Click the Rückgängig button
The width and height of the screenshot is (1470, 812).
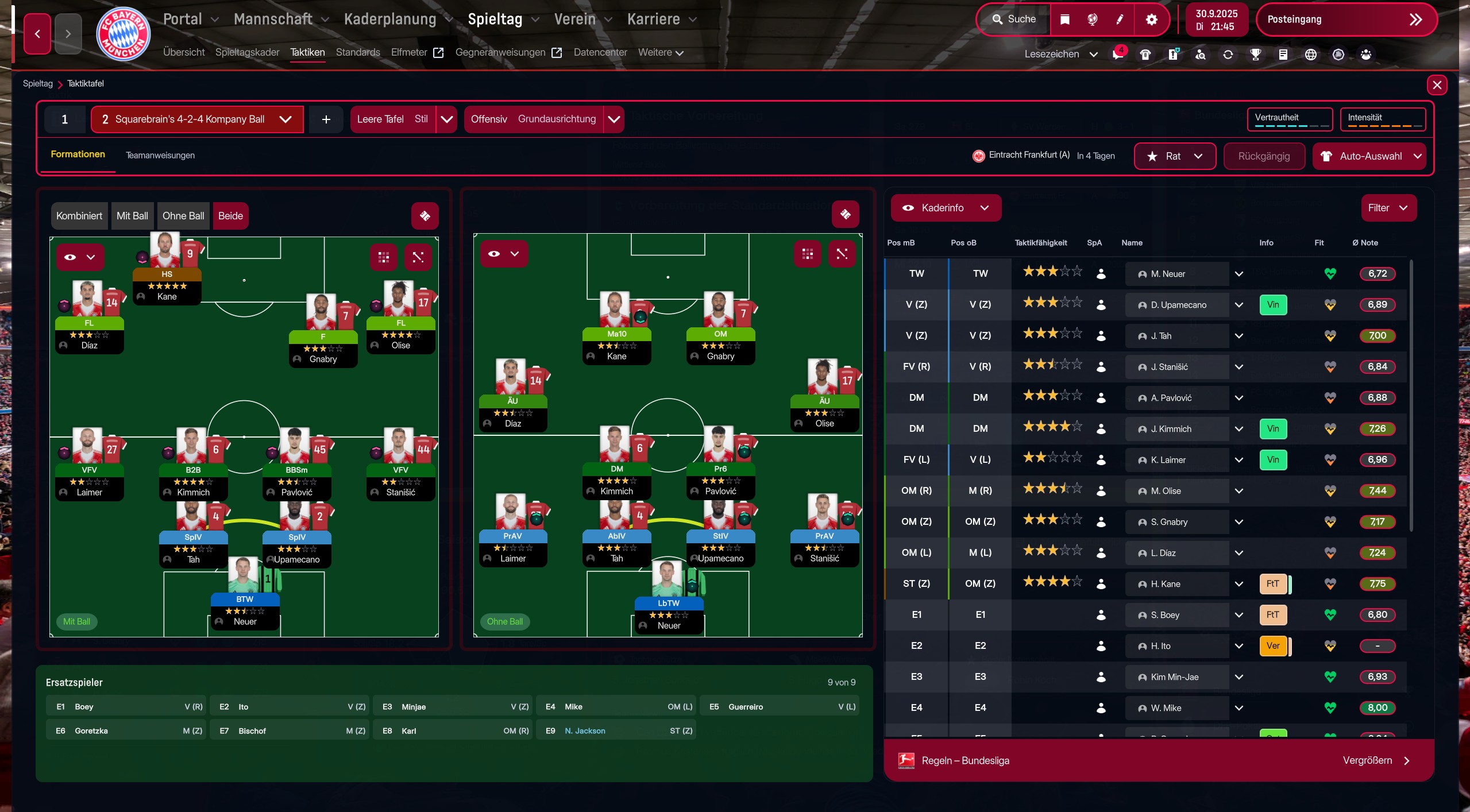point(1263,156)
